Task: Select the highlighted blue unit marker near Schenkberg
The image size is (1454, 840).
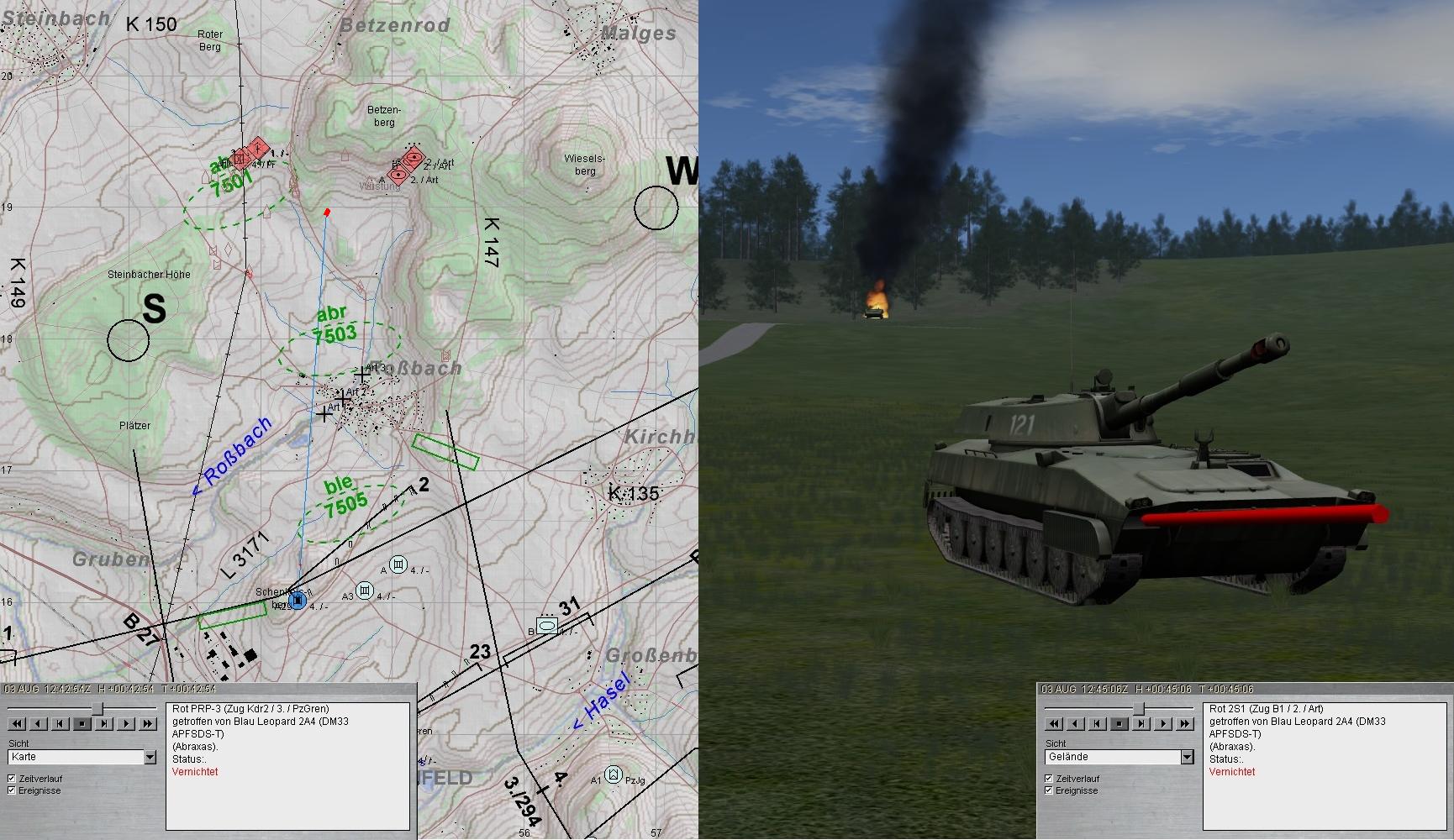Action: coord(297,601)
